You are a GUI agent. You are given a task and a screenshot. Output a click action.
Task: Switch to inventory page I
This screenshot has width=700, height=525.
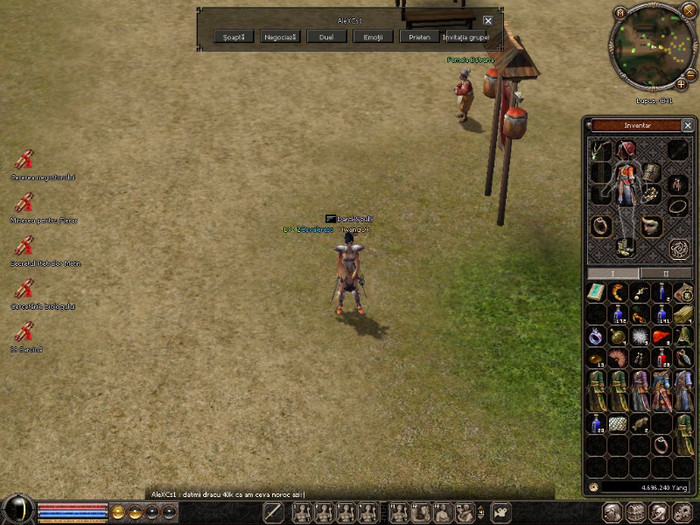613,273
